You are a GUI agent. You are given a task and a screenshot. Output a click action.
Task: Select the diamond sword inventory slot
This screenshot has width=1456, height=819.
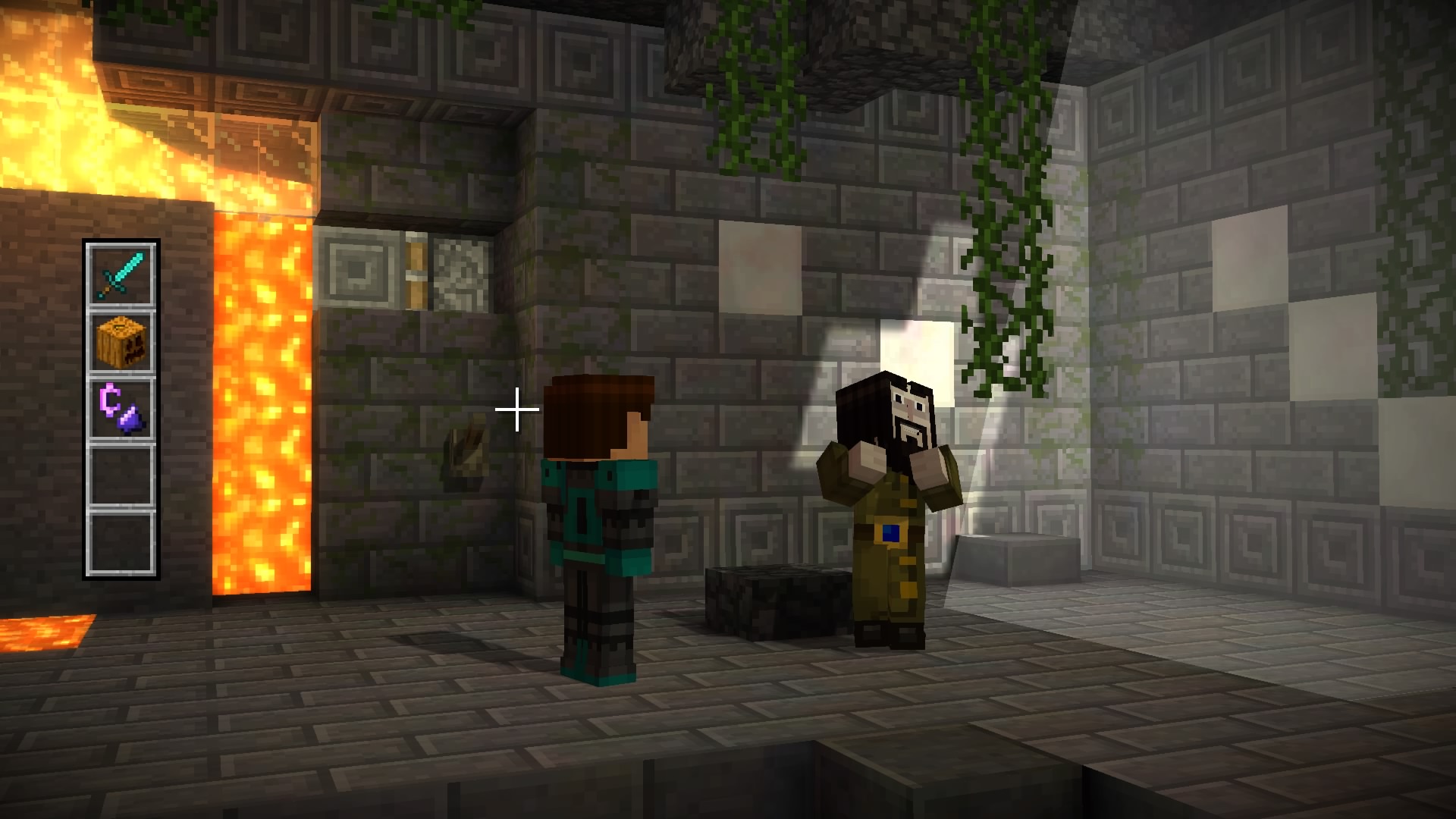[121, 275]
